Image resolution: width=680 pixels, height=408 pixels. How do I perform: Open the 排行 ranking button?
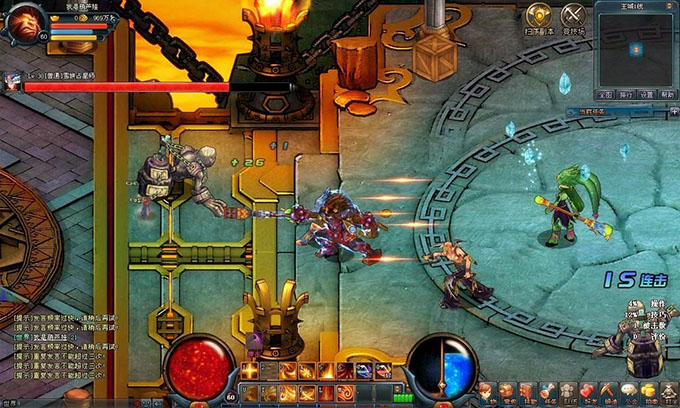(627, 95)
